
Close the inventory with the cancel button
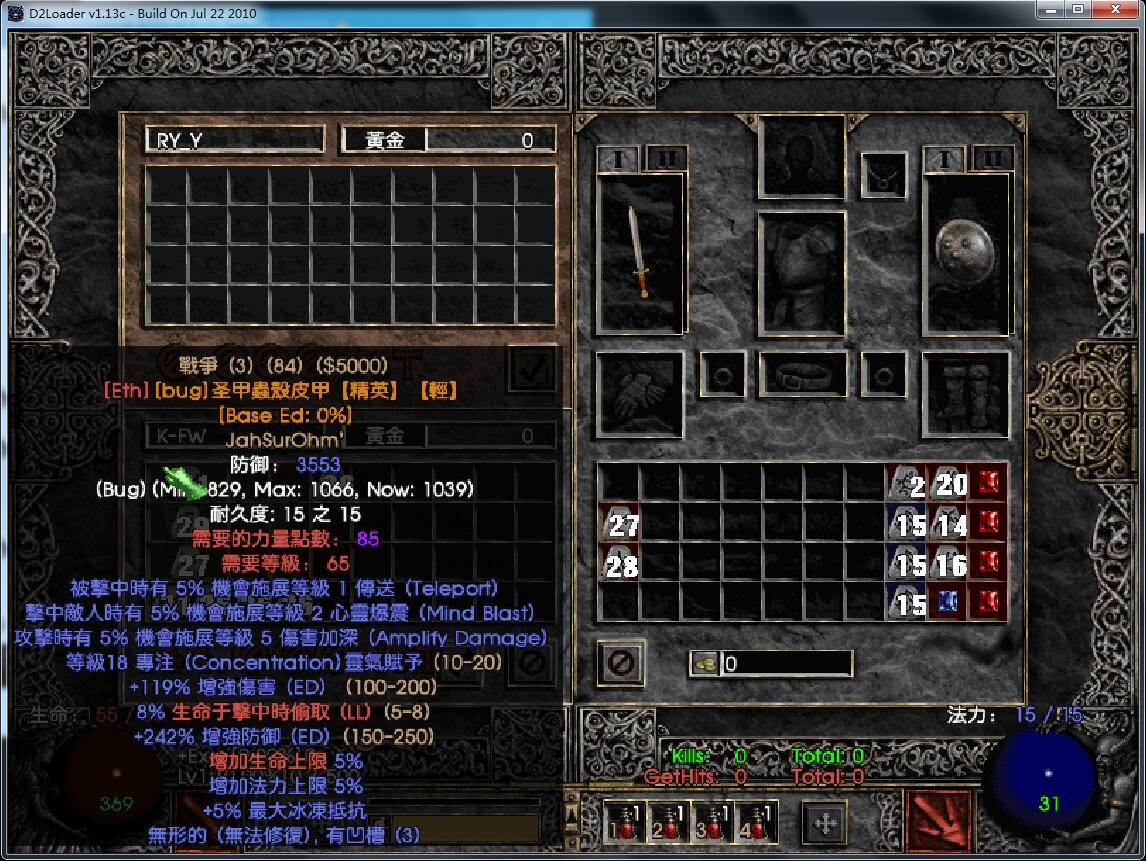coord(620,662)
